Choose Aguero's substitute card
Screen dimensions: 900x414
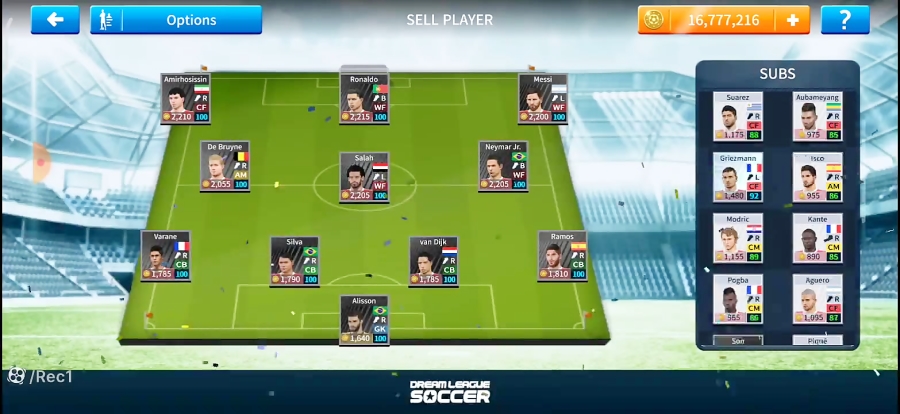pyautogui.click(x=817, y=300)
